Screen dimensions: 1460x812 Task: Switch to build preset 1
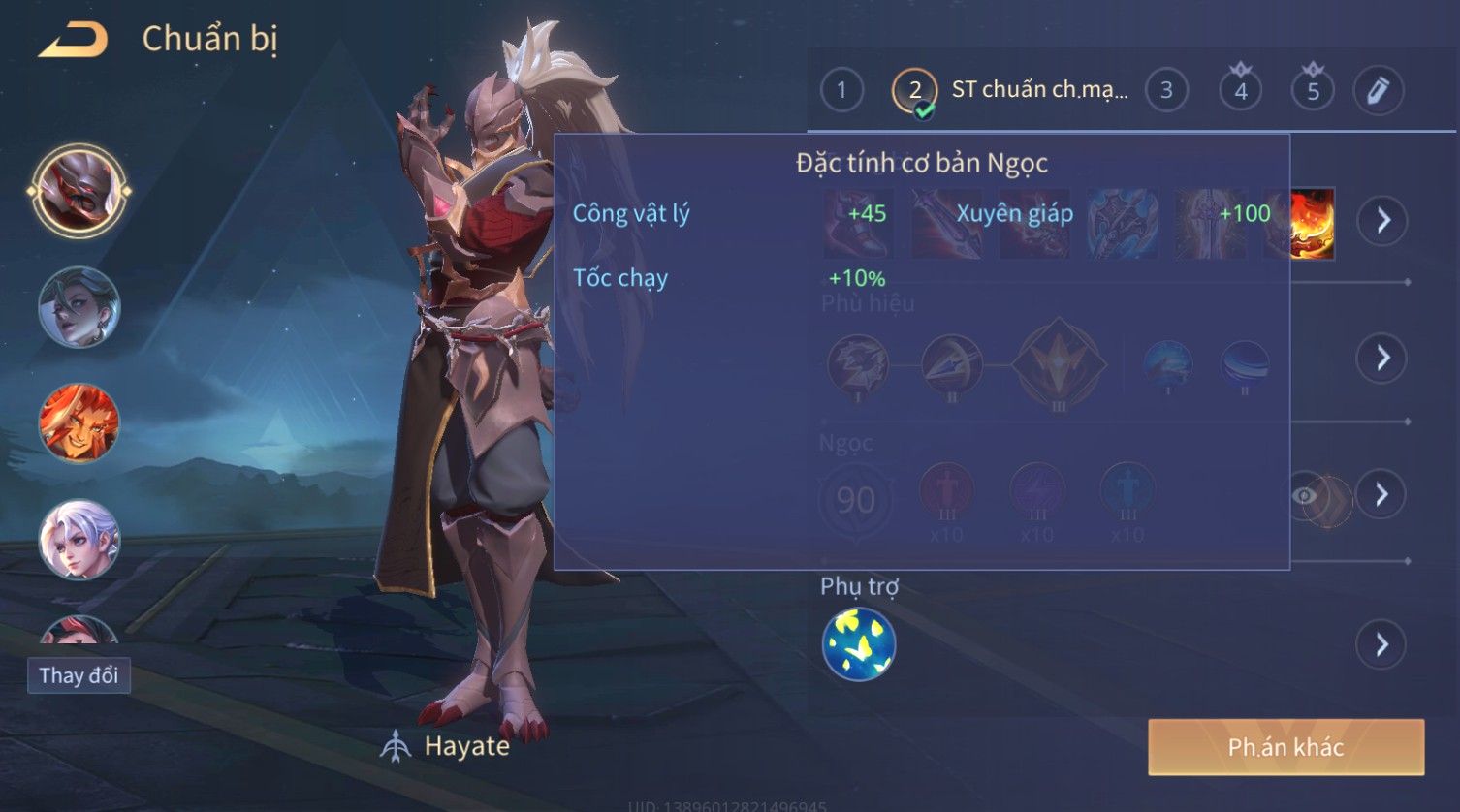tap(841, 91)
